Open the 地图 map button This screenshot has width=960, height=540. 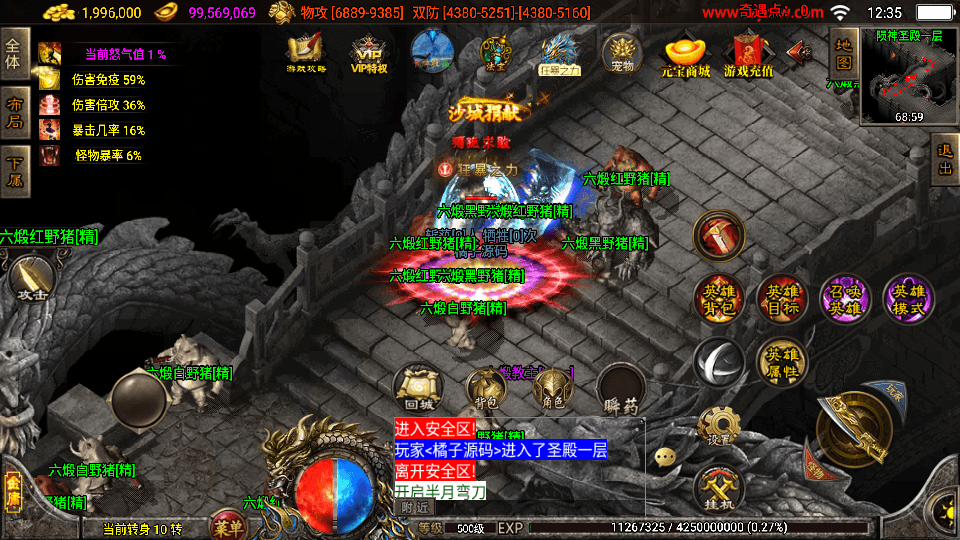coord(843,53)
